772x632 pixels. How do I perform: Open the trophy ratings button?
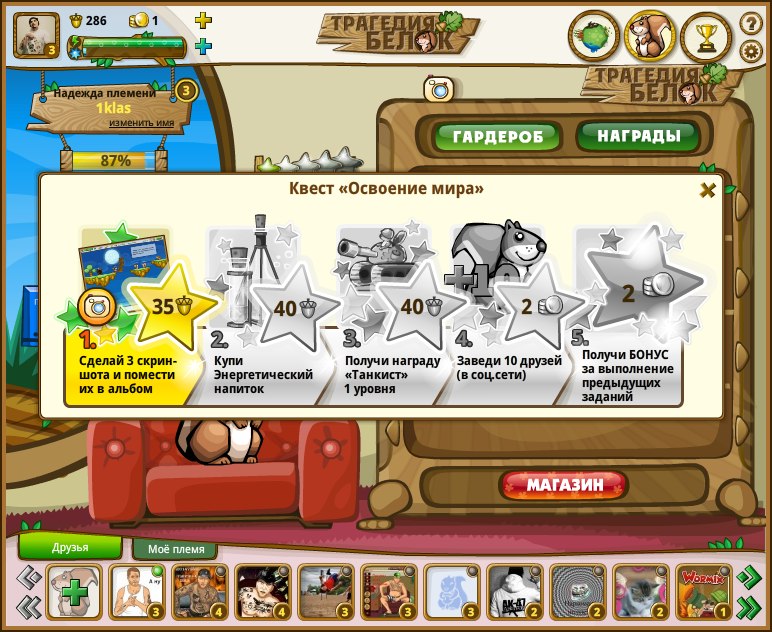(x=706, y=37)
